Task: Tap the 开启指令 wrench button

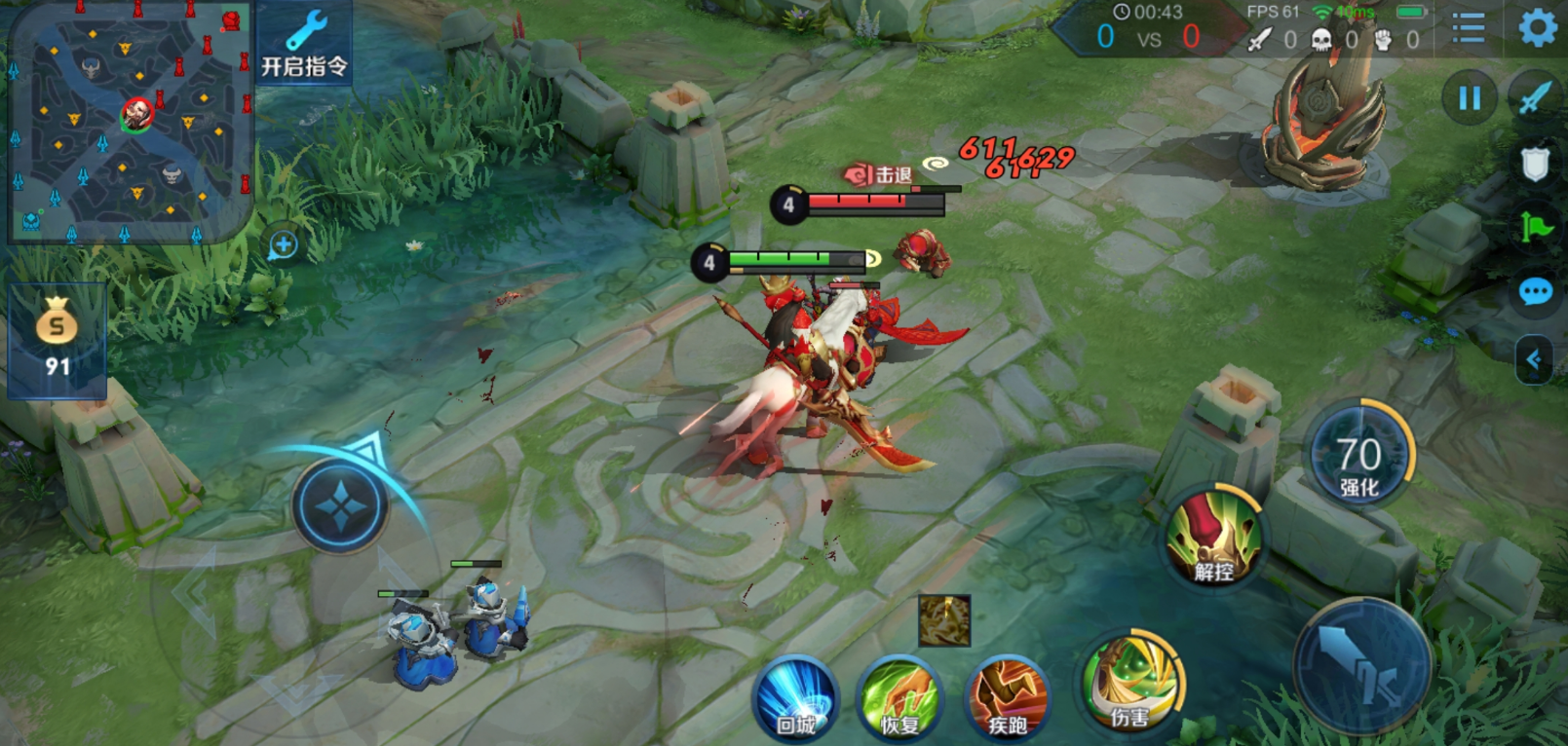Action: 304,44
